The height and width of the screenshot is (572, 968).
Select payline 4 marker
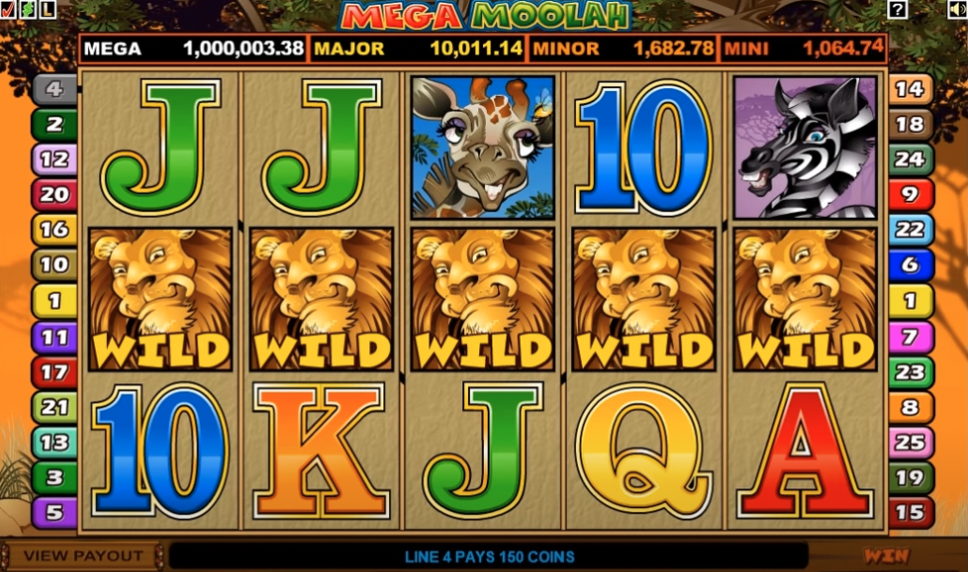(54, 90)
